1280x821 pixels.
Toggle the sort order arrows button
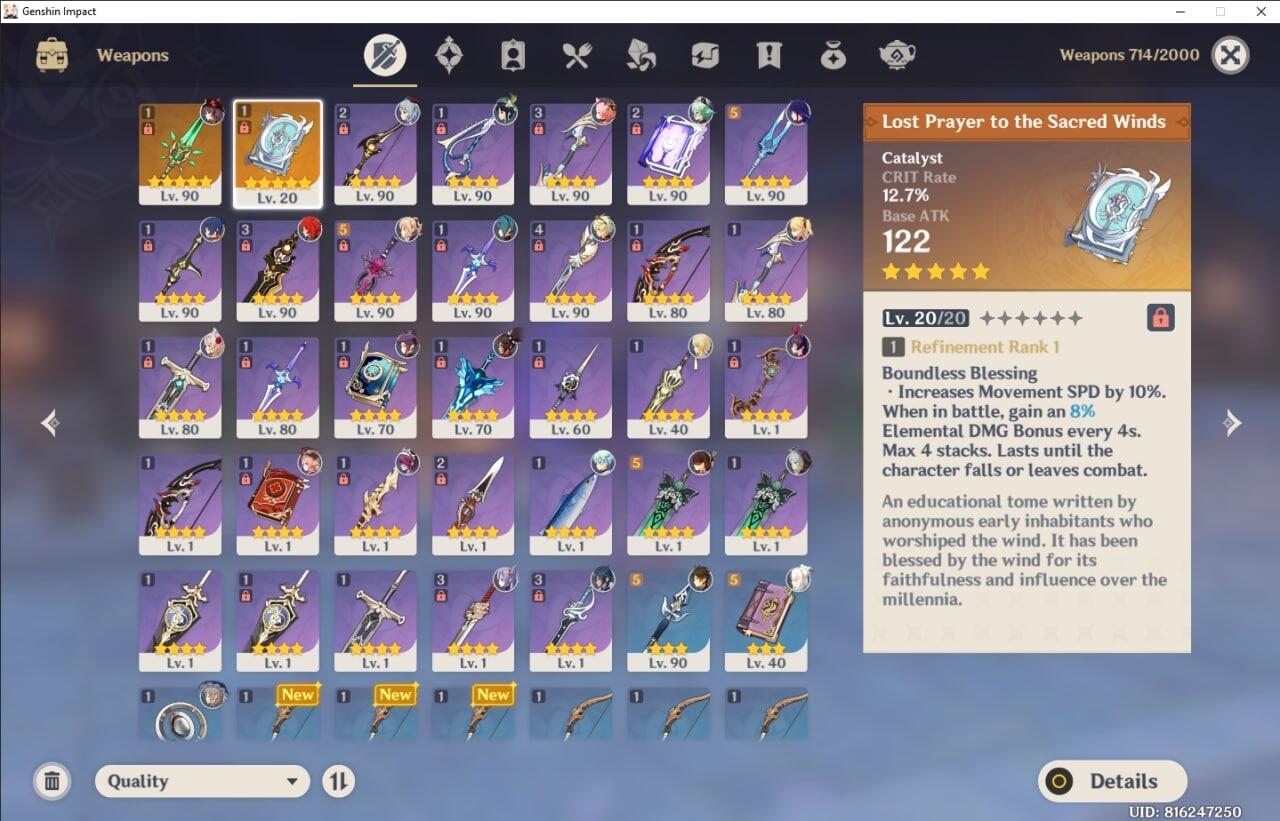339,781
